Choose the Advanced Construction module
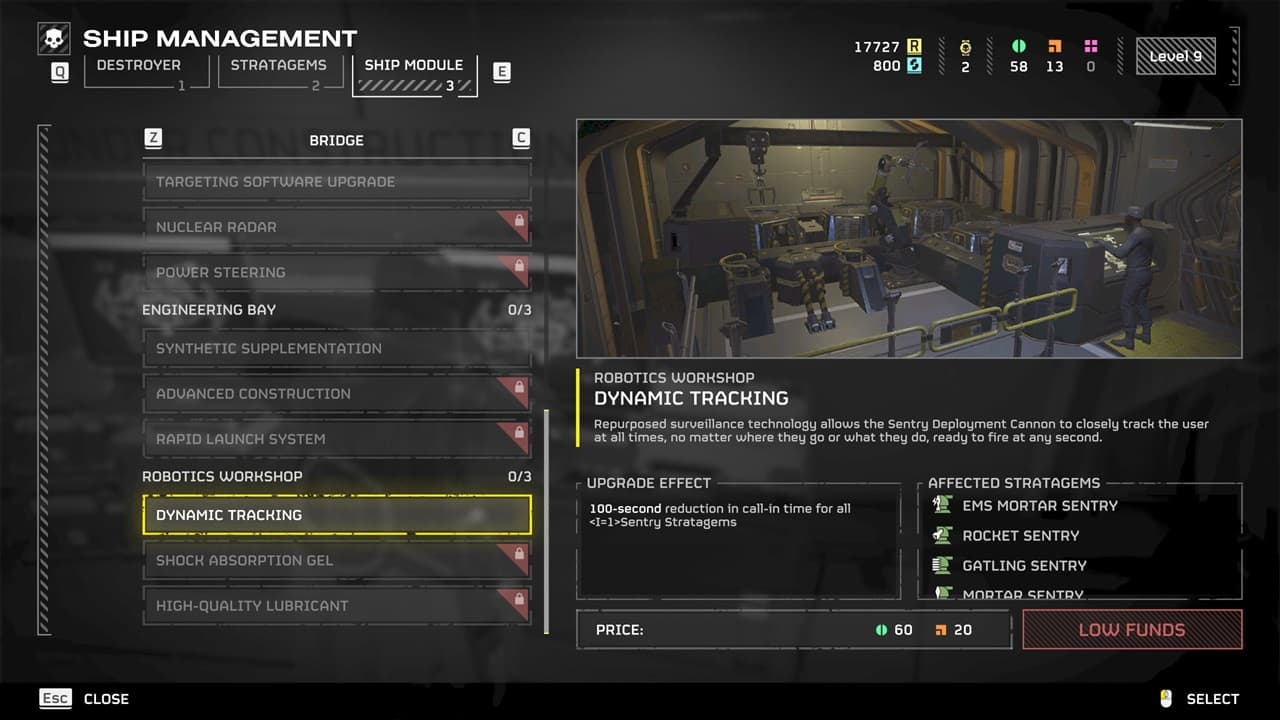This screenshot has width=1280, height=720. (336, 394)
